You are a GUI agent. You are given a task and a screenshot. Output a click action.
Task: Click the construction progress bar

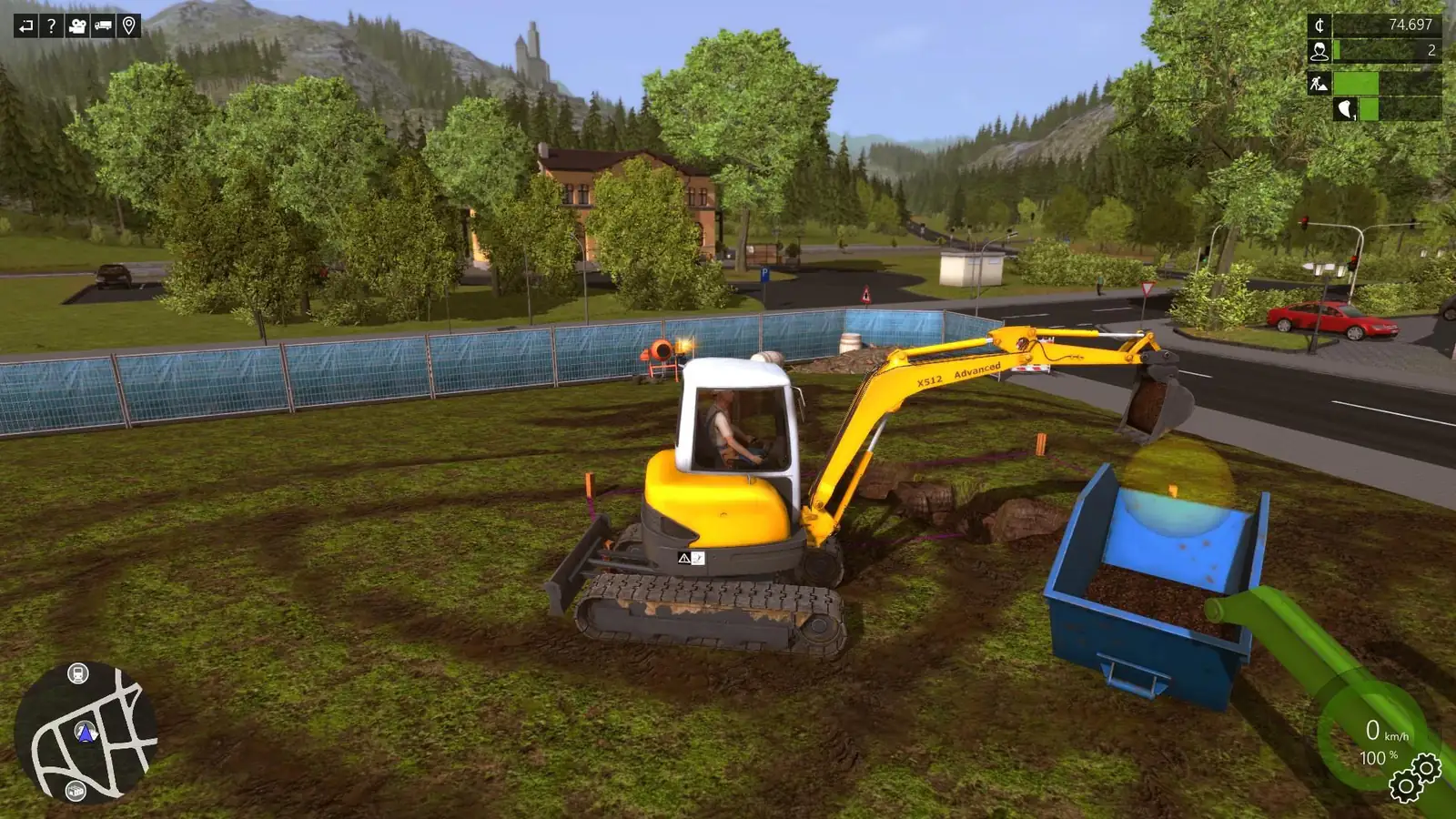tap(1356, 84)
